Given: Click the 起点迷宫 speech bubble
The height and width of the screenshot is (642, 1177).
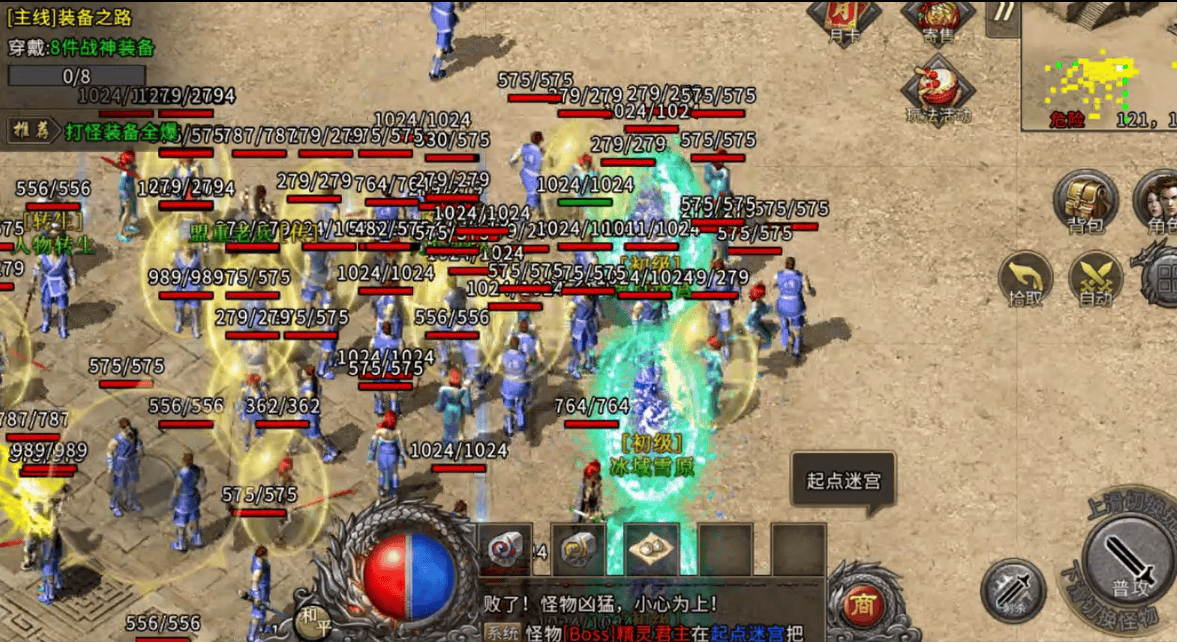Looking at the screenshot, I should tap(843, 481).
